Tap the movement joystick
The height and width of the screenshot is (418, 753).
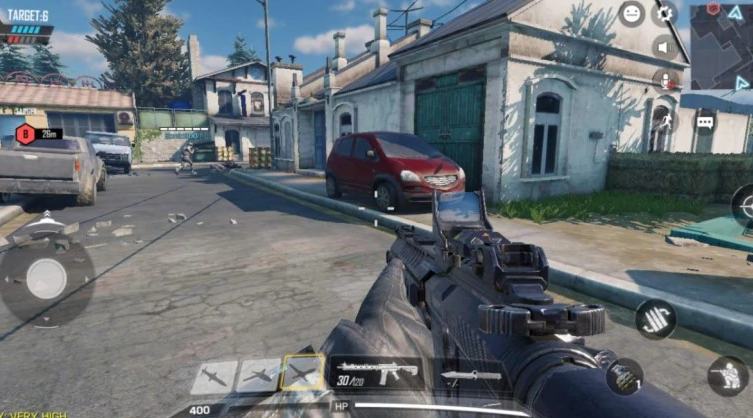click(46, 278)
